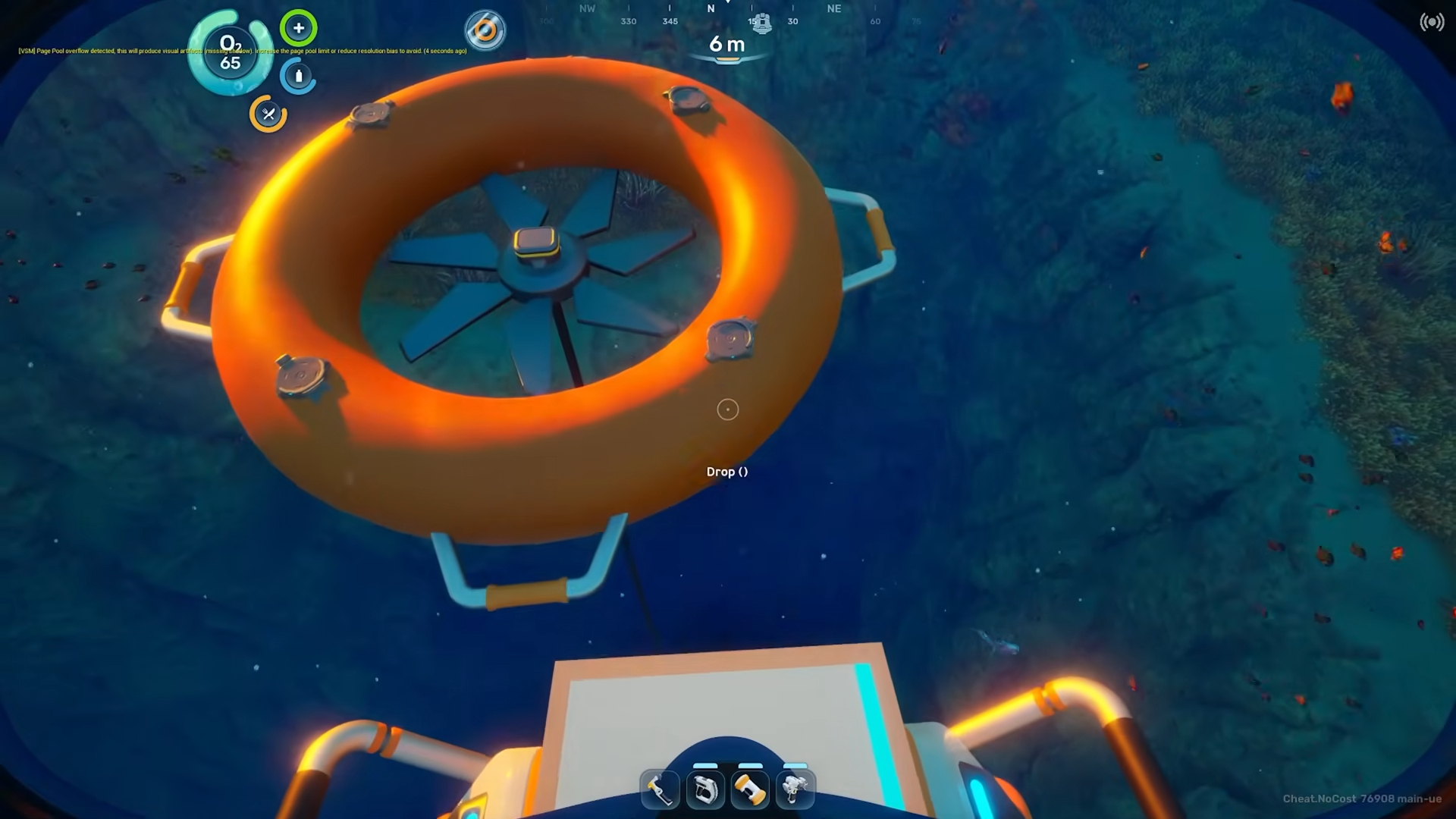Select the orange-capped cylinder hotbar slot
Screen dimensions: 1456x819
click(750, 790)
